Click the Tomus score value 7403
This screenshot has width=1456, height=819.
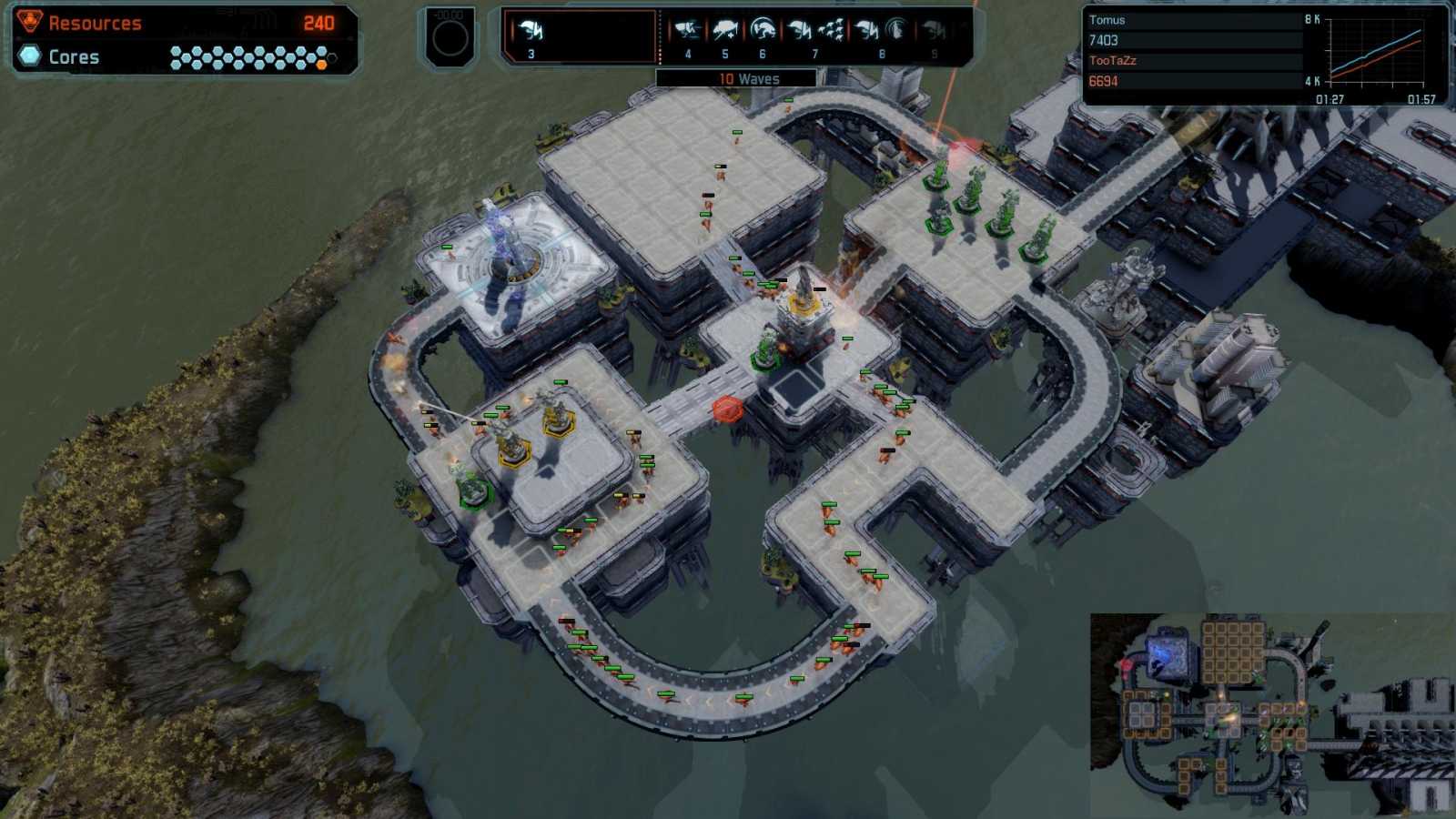tap(1103, 41)
